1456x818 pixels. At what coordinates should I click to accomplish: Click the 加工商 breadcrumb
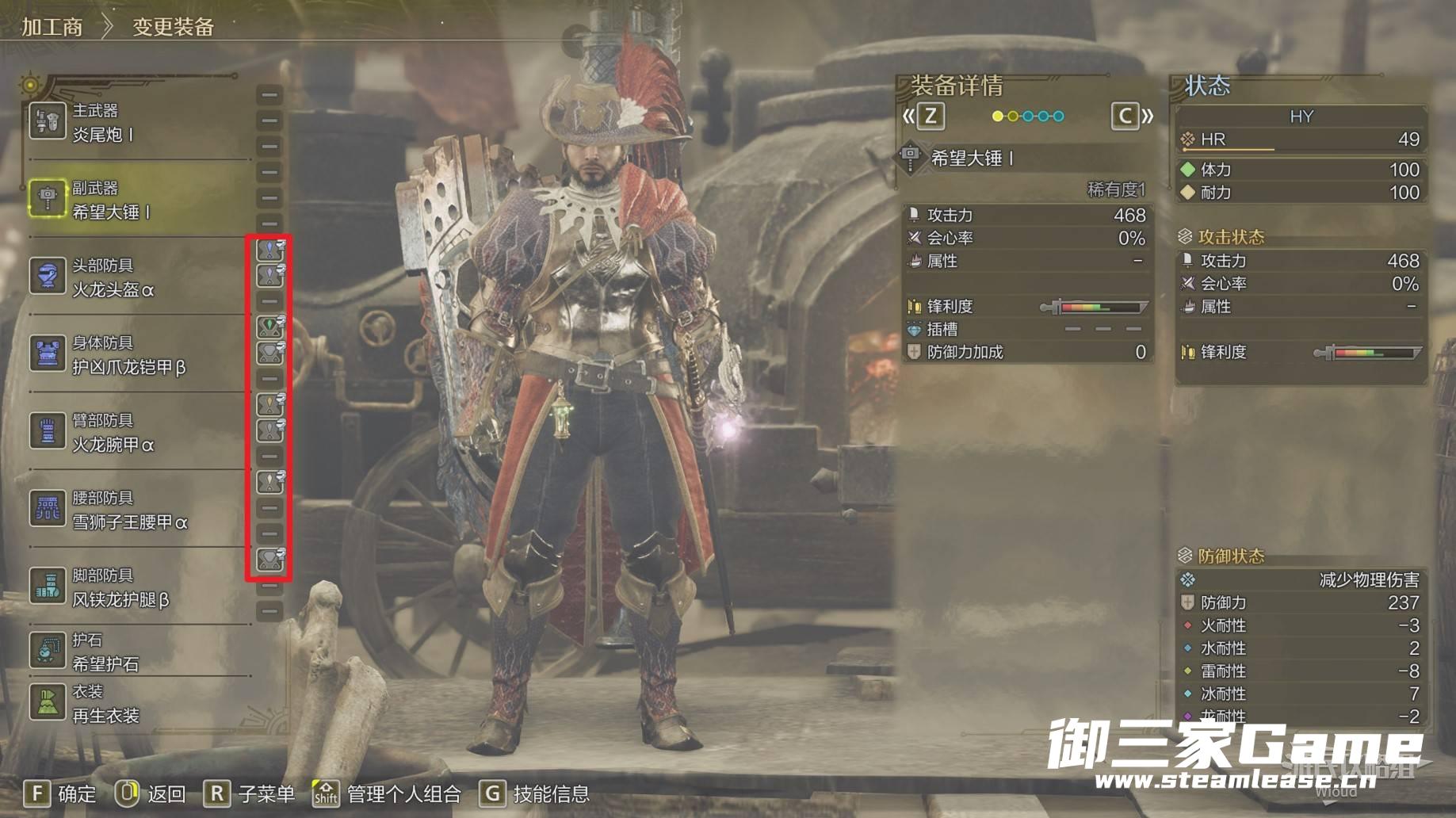coord(52,27)
